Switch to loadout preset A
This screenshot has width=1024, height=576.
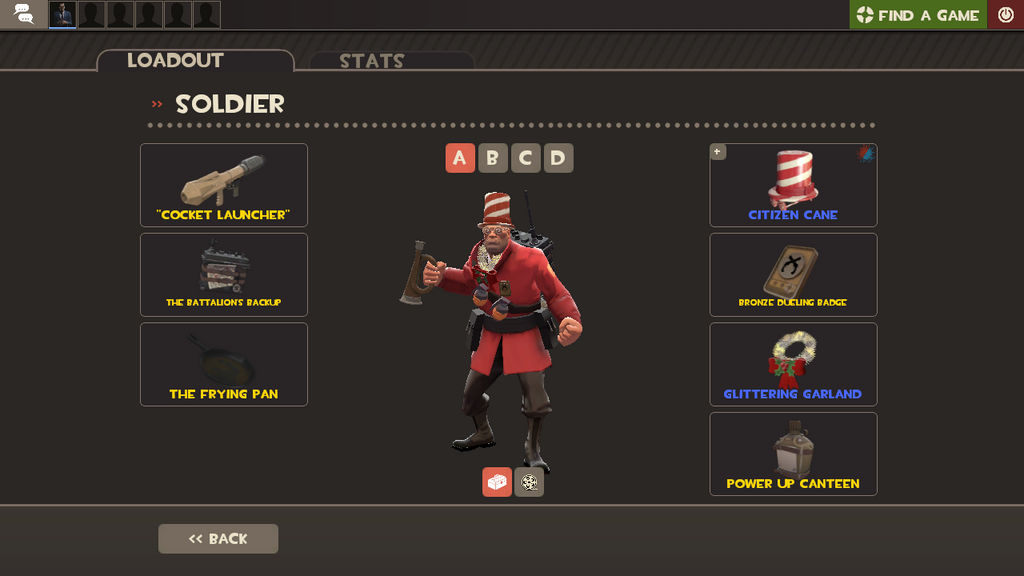[459, 158]
